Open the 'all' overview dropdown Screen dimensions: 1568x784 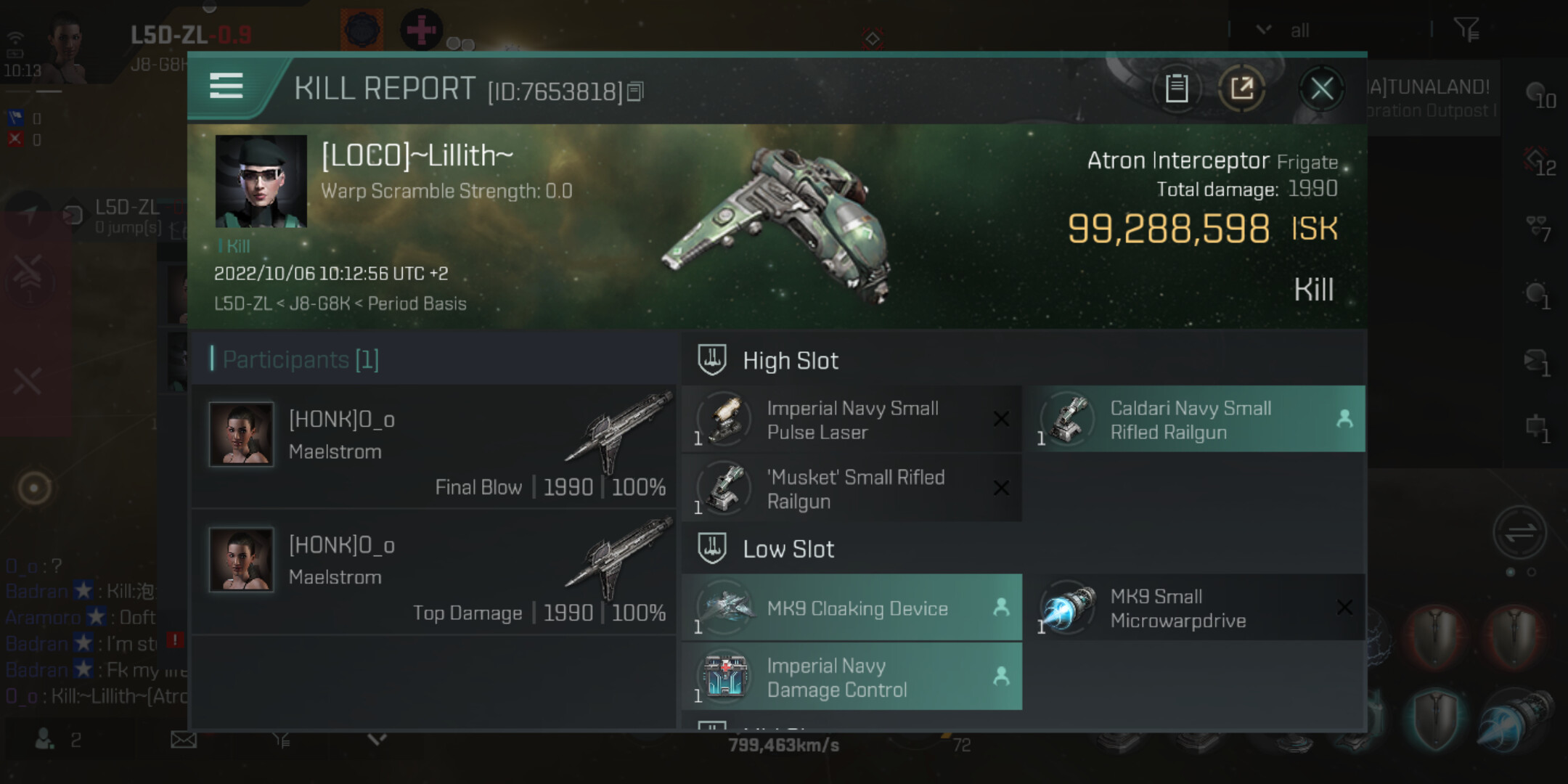(x=1281, y=30)
